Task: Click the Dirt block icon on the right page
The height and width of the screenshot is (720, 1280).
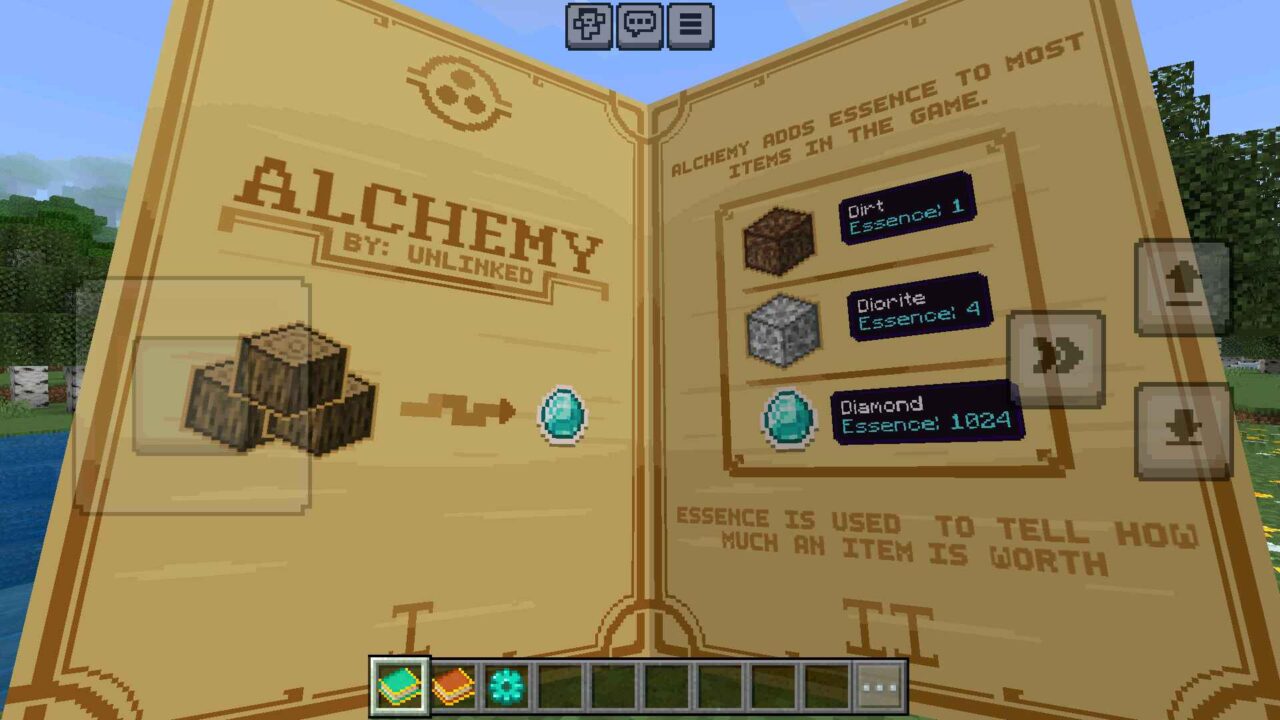Action: 781,237
